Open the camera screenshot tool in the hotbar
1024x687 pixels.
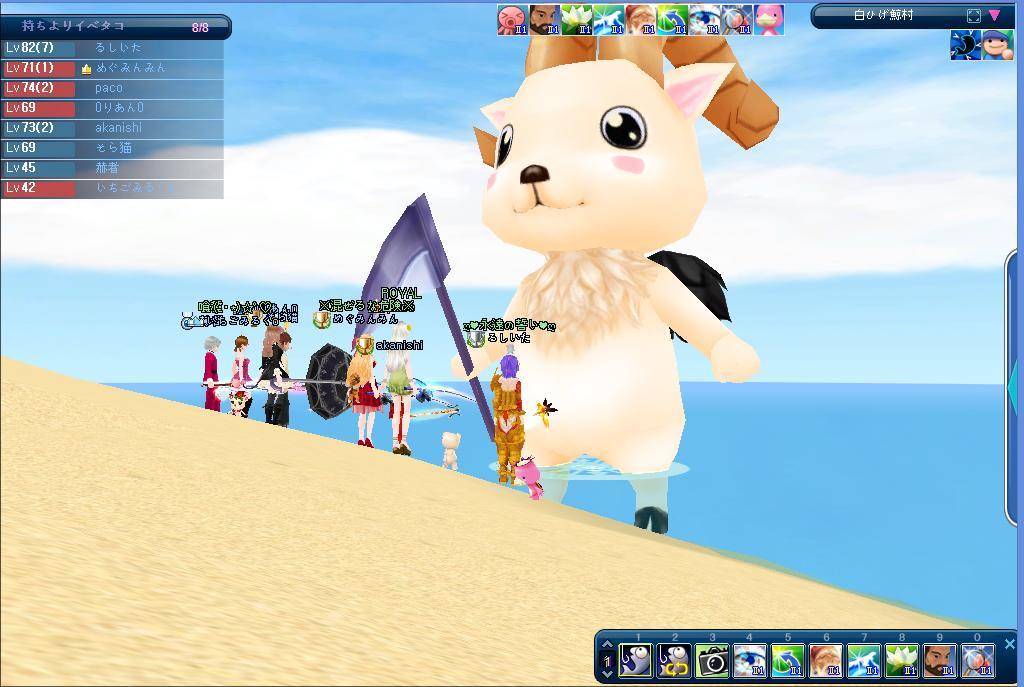(712, 660)
